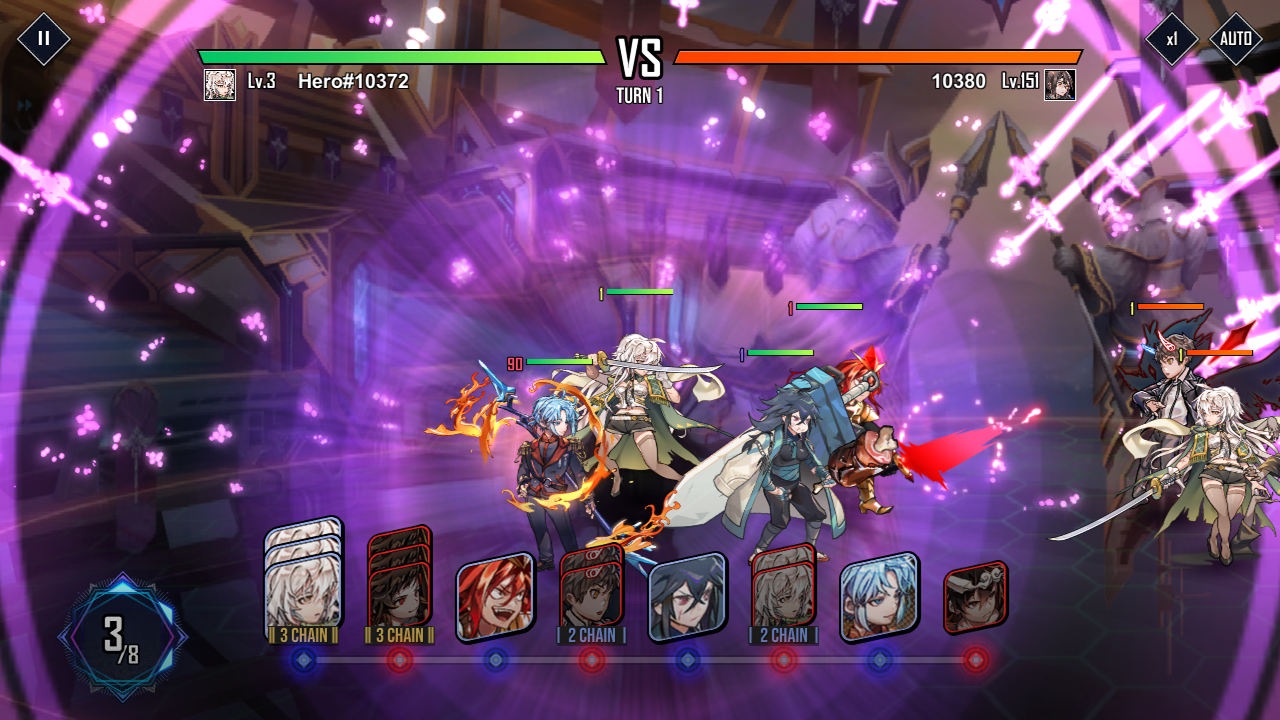
Task: Click the player's green health bar
Action: point(400,57)
